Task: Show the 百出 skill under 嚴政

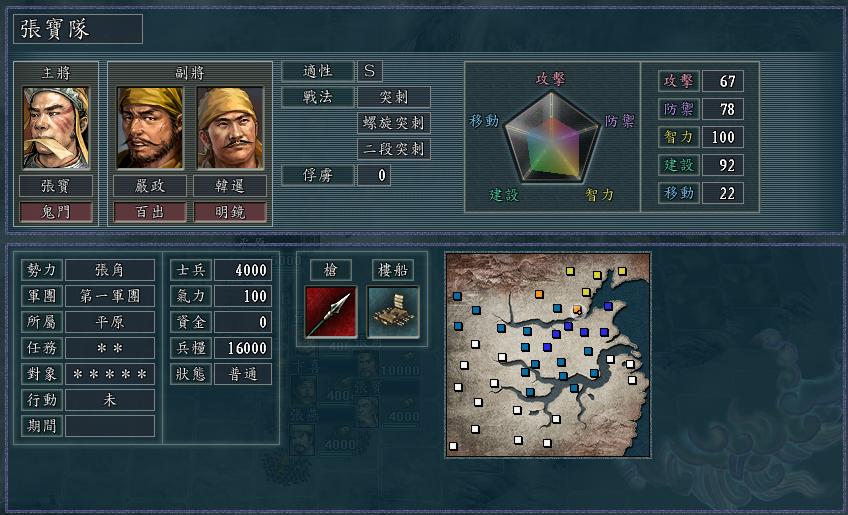Action: pyautogui.click(x=150, y=211)
